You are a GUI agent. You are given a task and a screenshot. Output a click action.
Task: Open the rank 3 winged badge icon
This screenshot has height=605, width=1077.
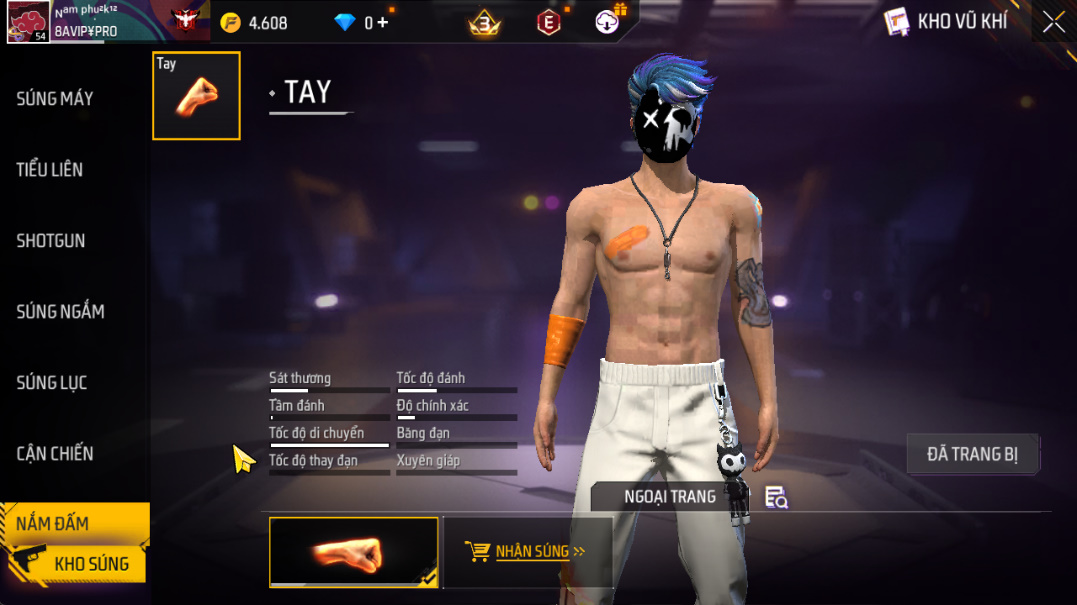tap(485, 22)
